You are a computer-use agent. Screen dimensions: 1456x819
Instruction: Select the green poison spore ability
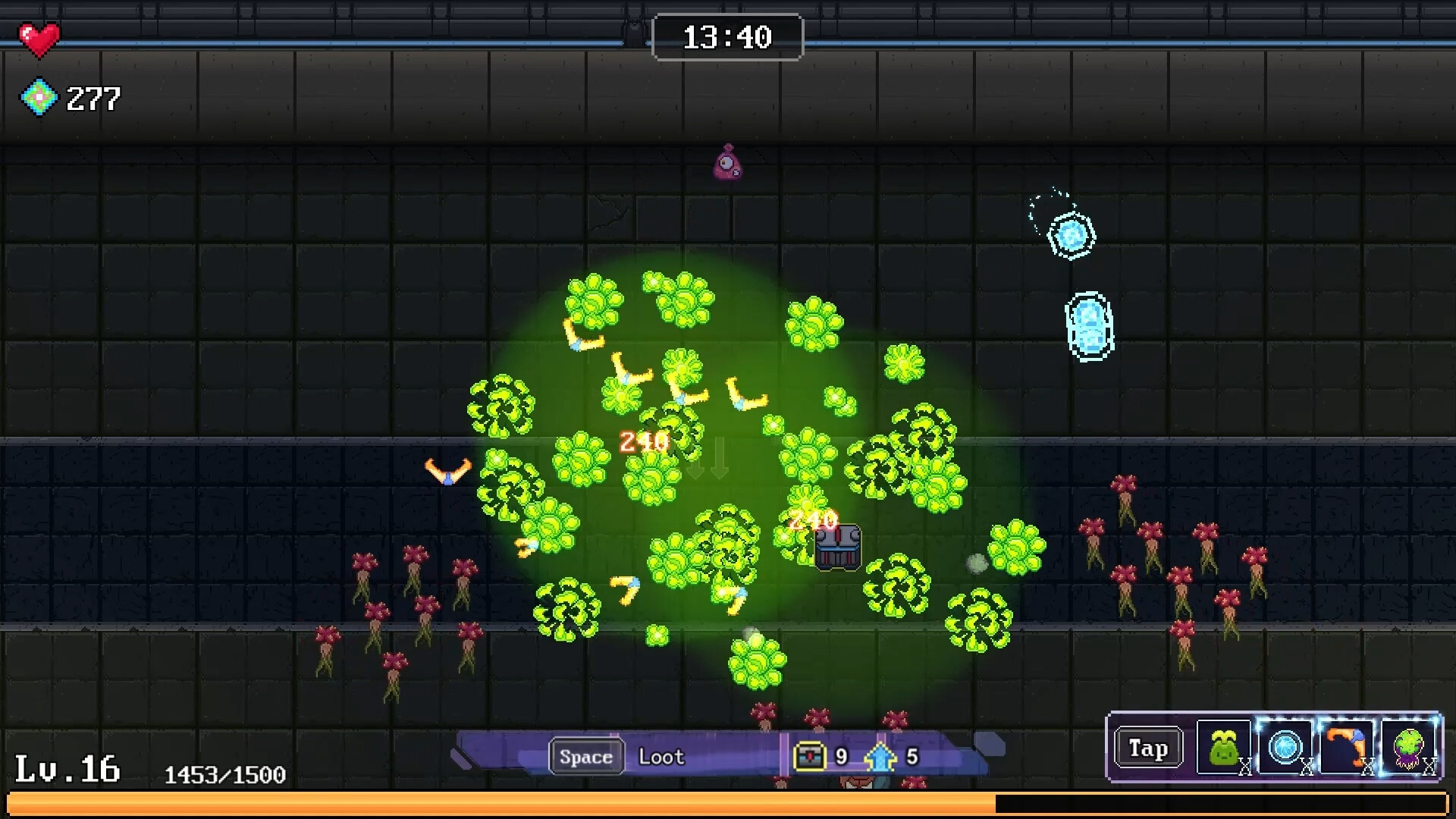coord(1408,748)
